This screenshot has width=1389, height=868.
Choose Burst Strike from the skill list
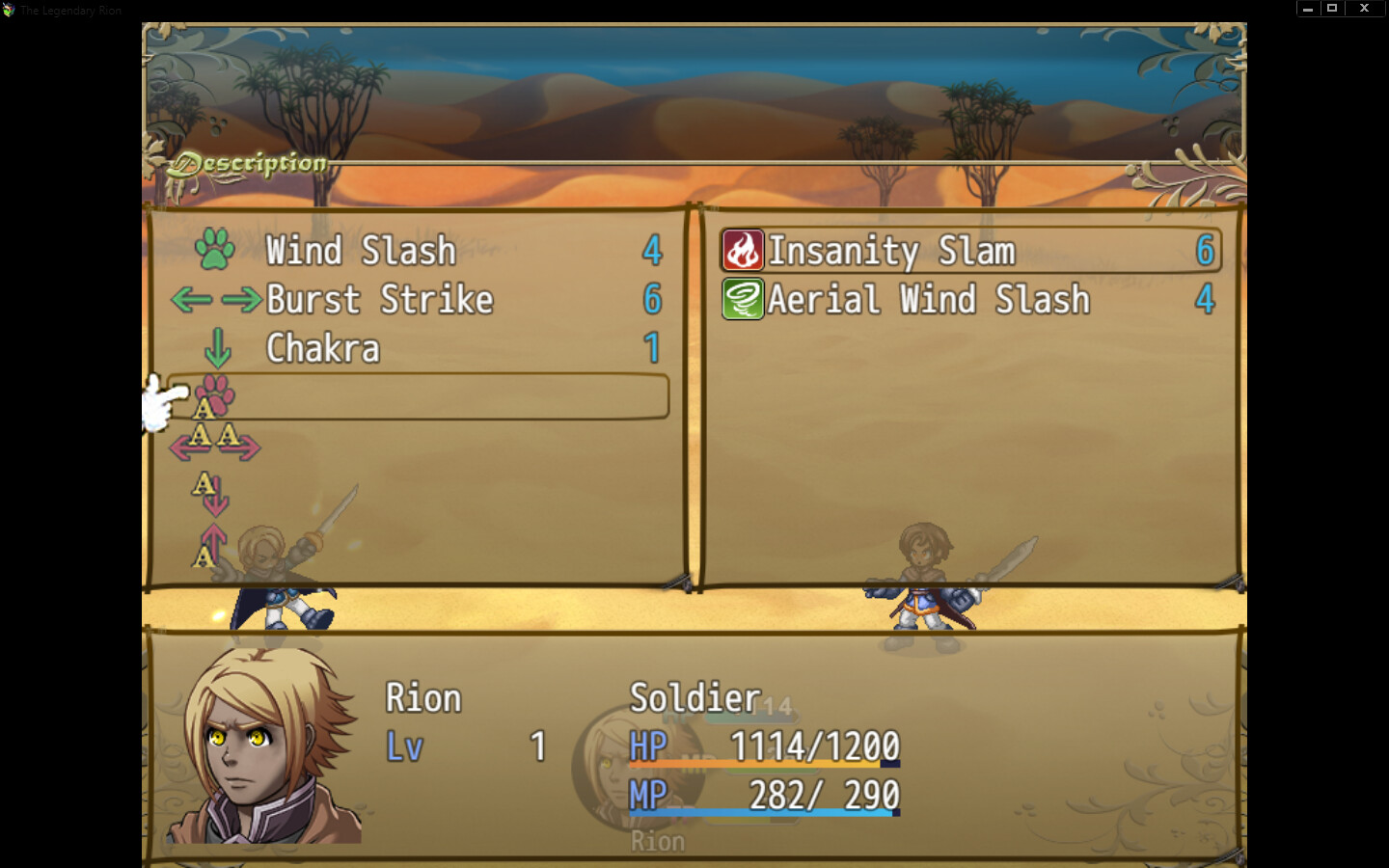click(381, 300)
